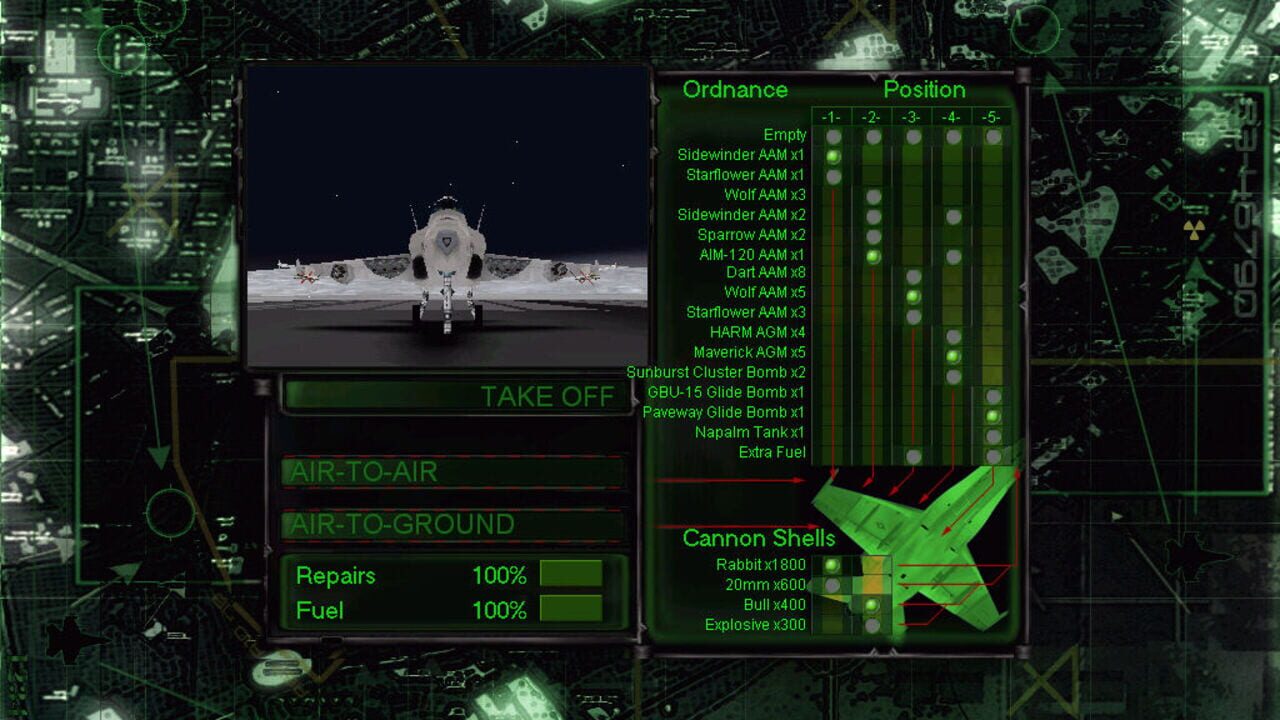Switch cannon shells to 20mm x600
Image resolution: width=1280 pixels, height=720 pixels.
point(830,585)
